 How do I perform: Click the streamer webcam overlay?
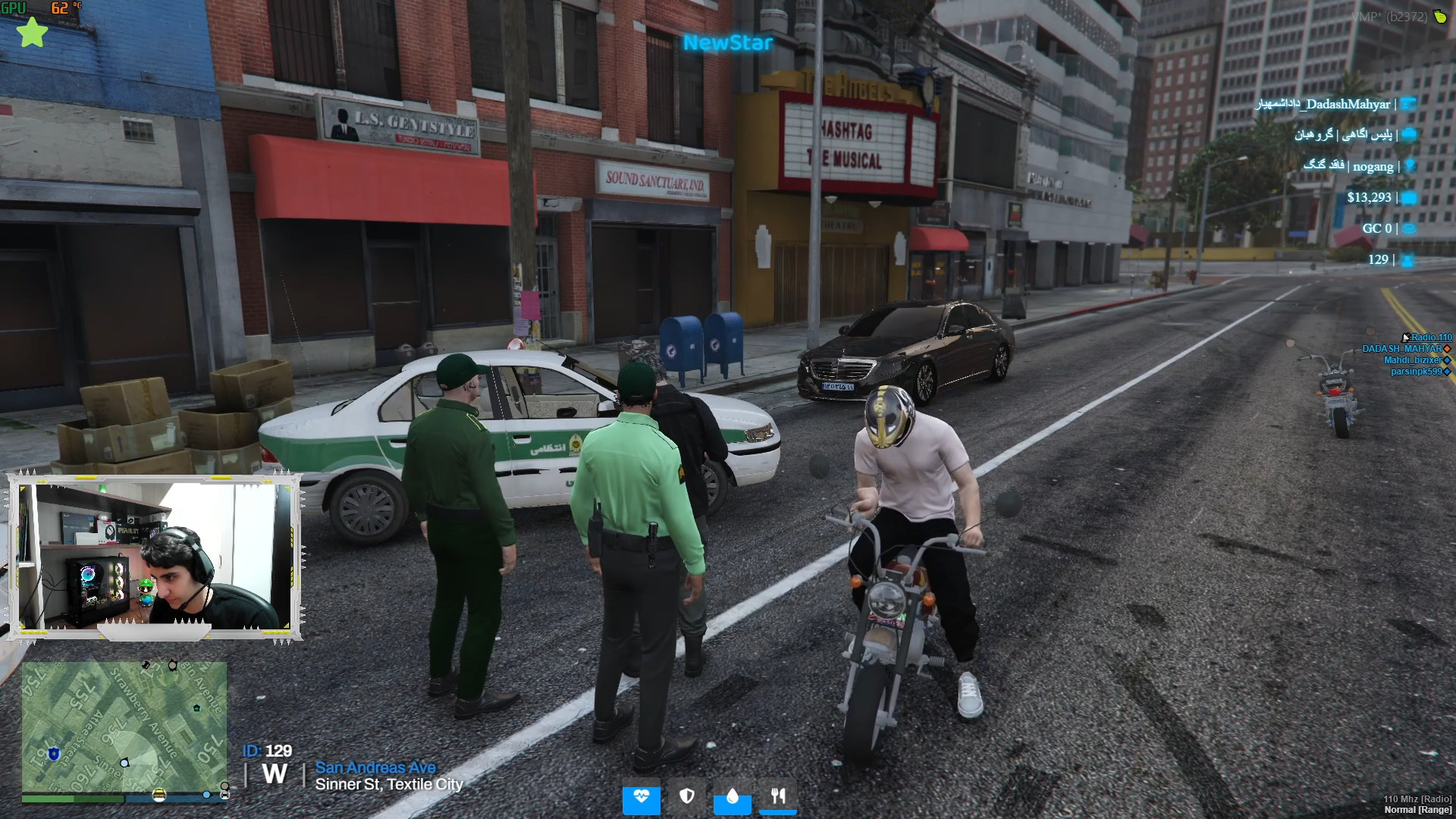[x=155, y=557]
